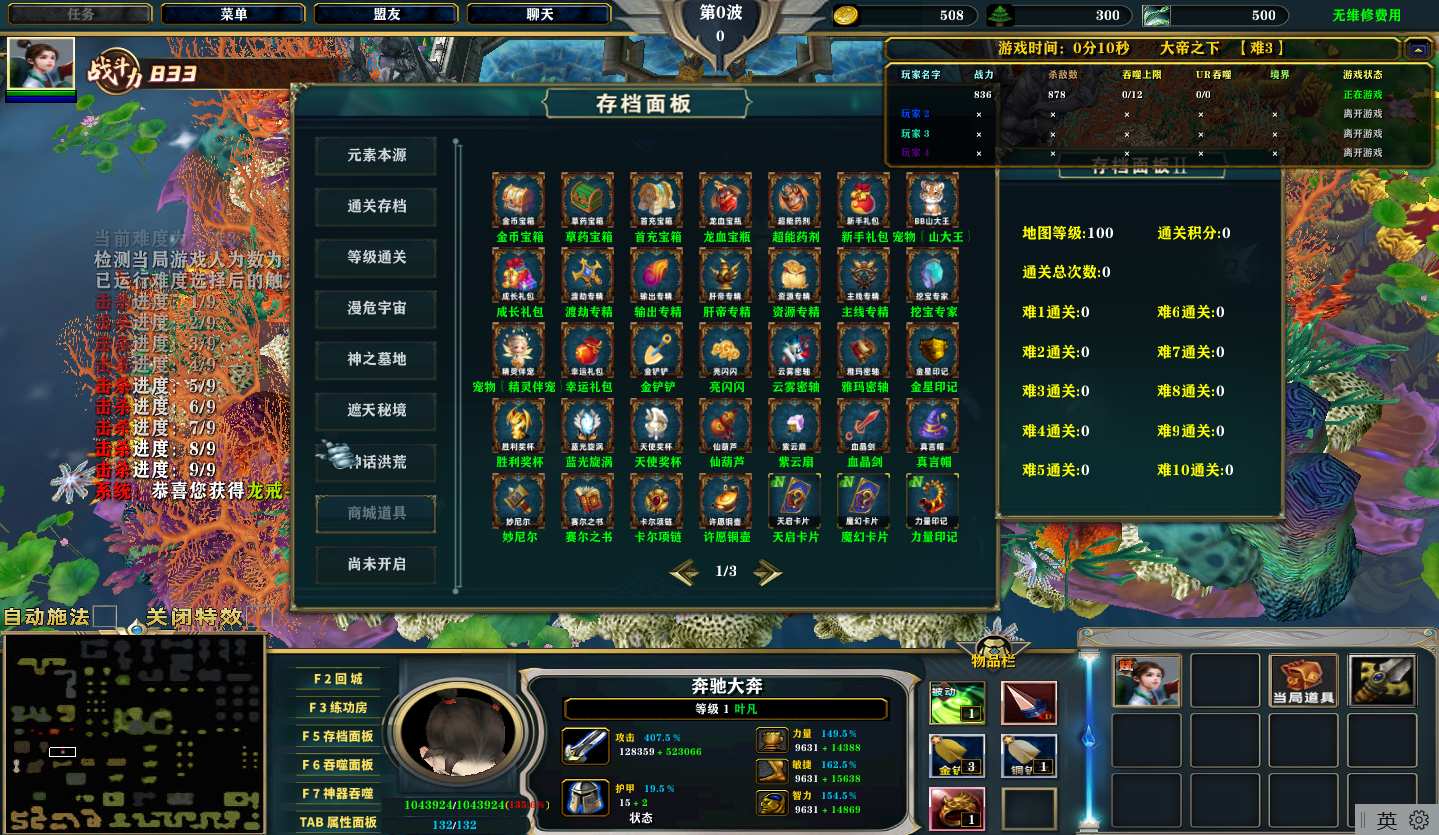The height and width of the screenshot is (835, 1439).
Task: Show the 遮天秘境 category
Action: 376,411
